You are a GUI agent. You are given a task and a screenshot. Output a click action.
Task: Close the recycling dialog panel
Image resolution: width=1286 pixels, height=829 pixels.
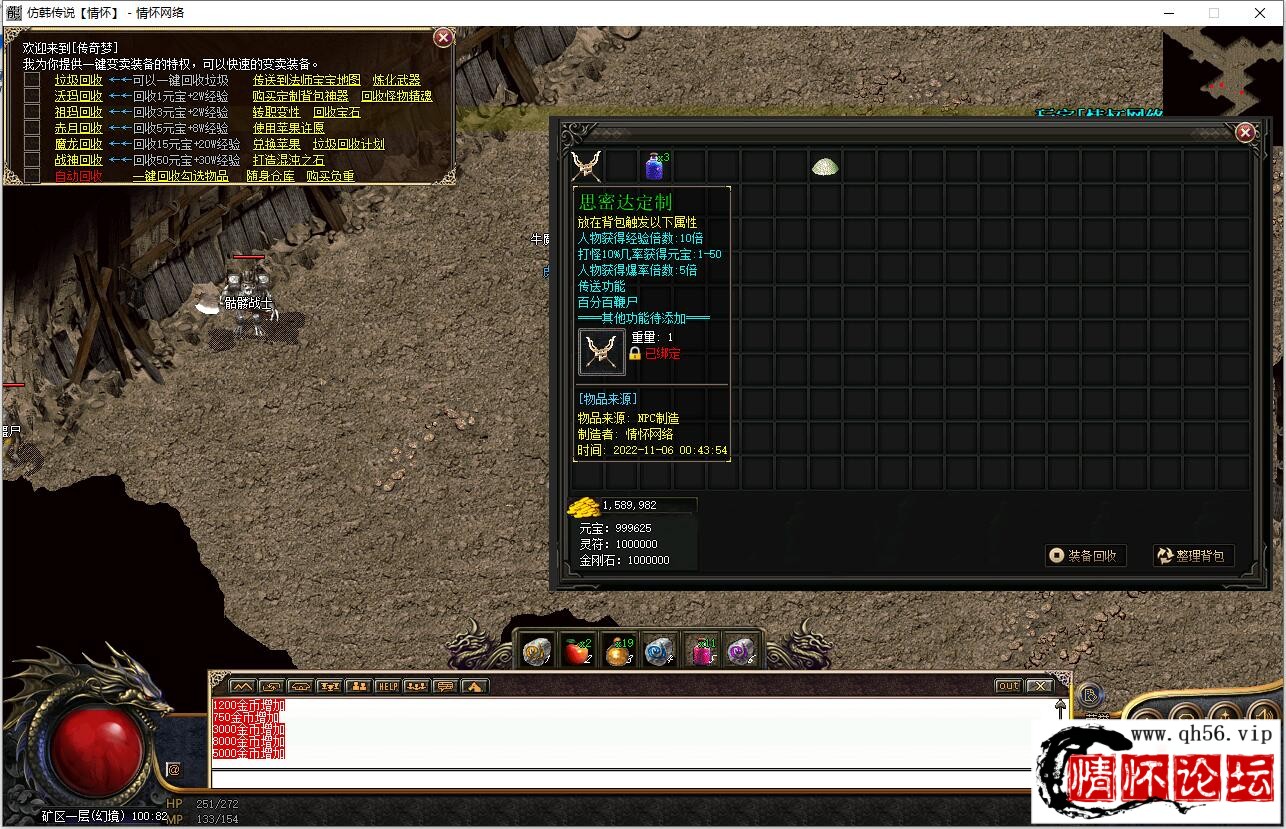tap(443, 38)
